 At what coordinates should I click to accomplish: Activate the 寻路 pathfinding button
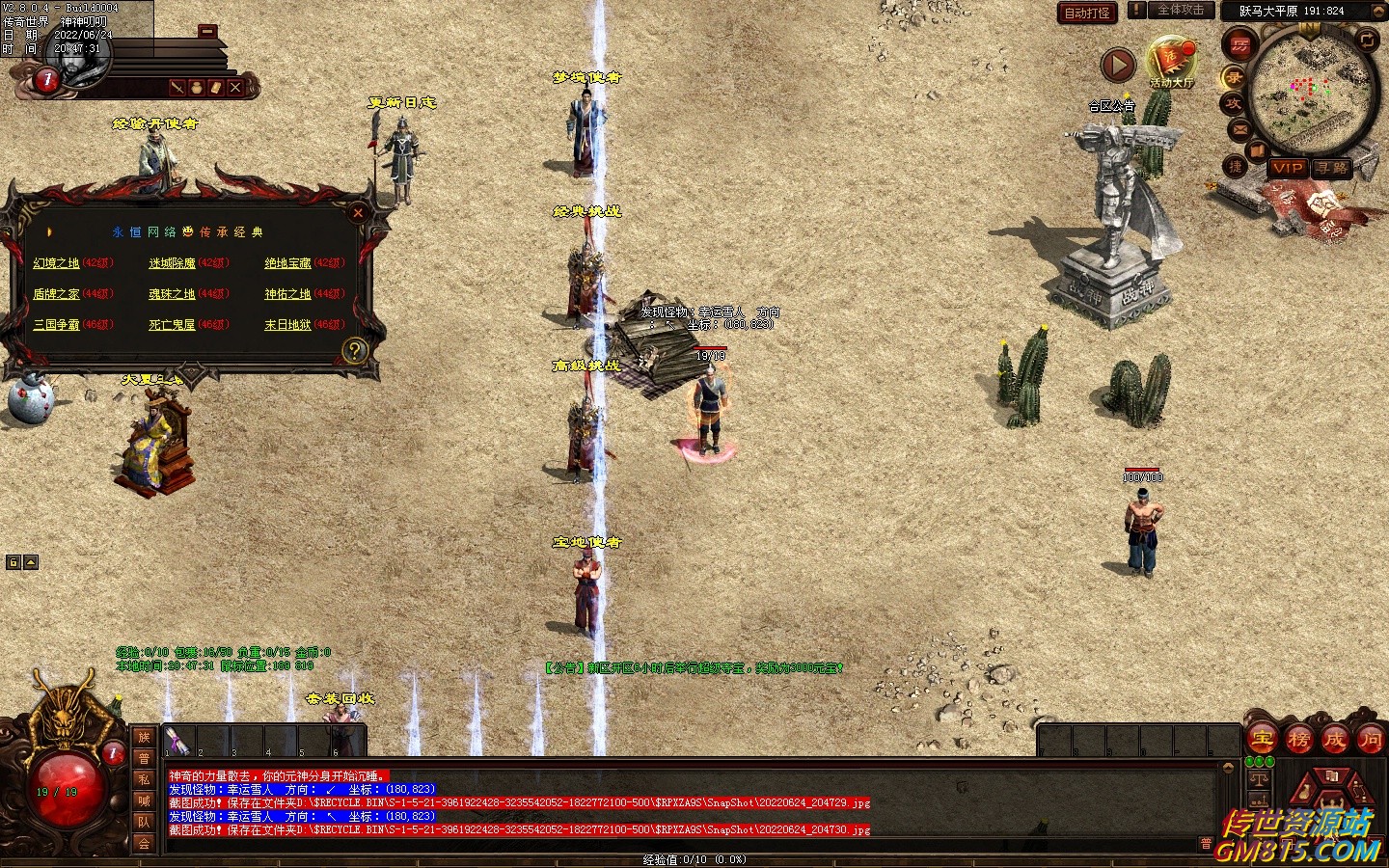(1333, 168)
